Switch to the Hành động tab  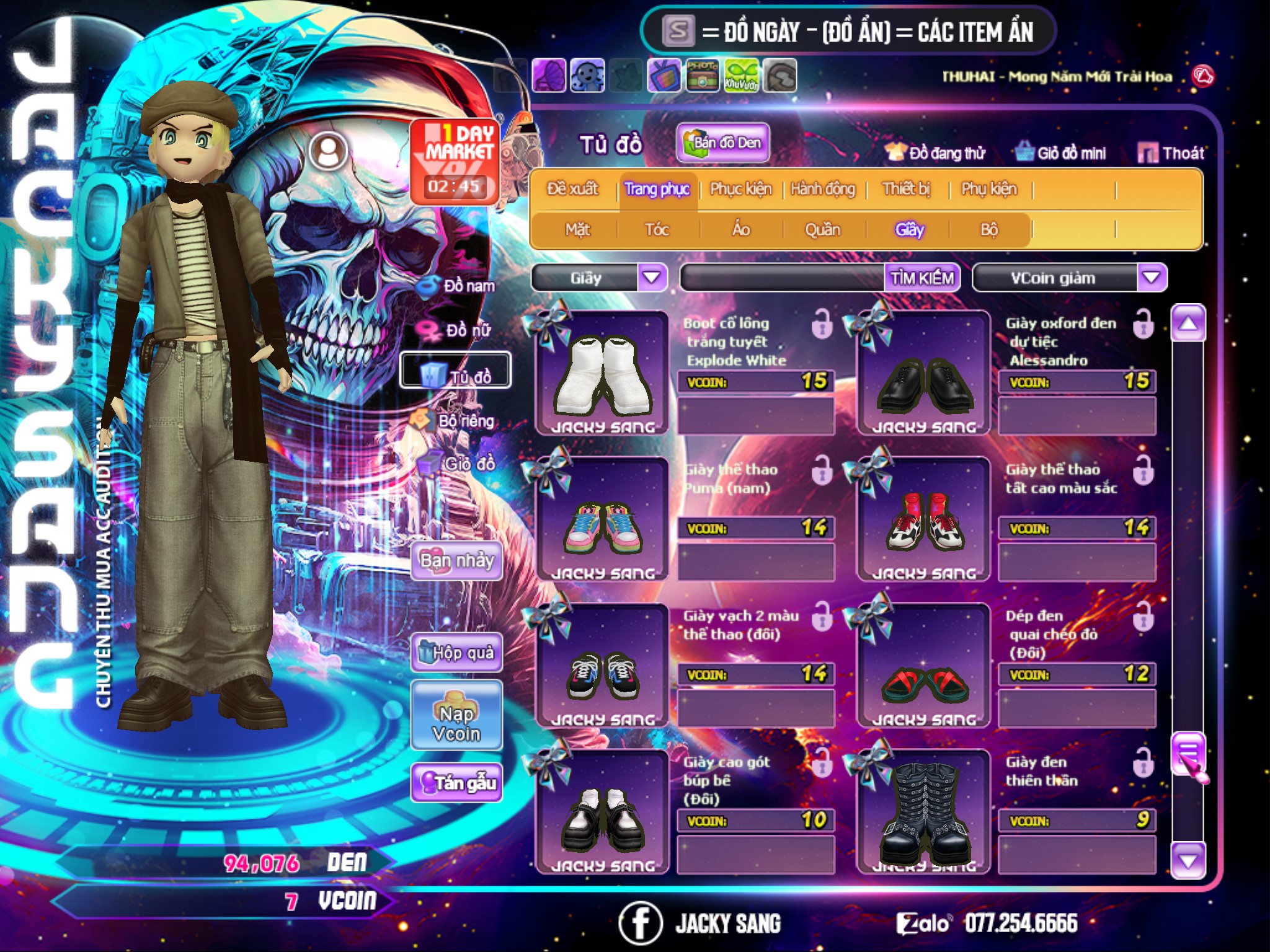click(x=822, y=189)
